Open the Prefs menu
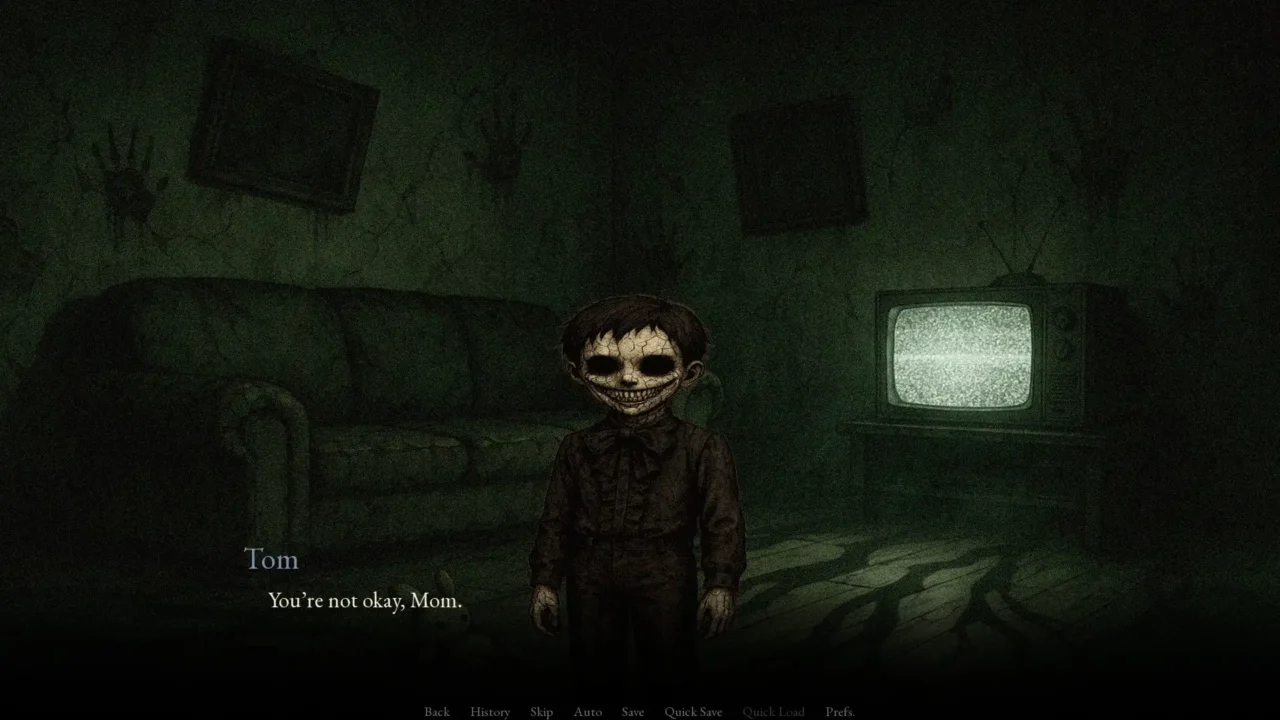 pyautogui.click(x=841, y=711)
